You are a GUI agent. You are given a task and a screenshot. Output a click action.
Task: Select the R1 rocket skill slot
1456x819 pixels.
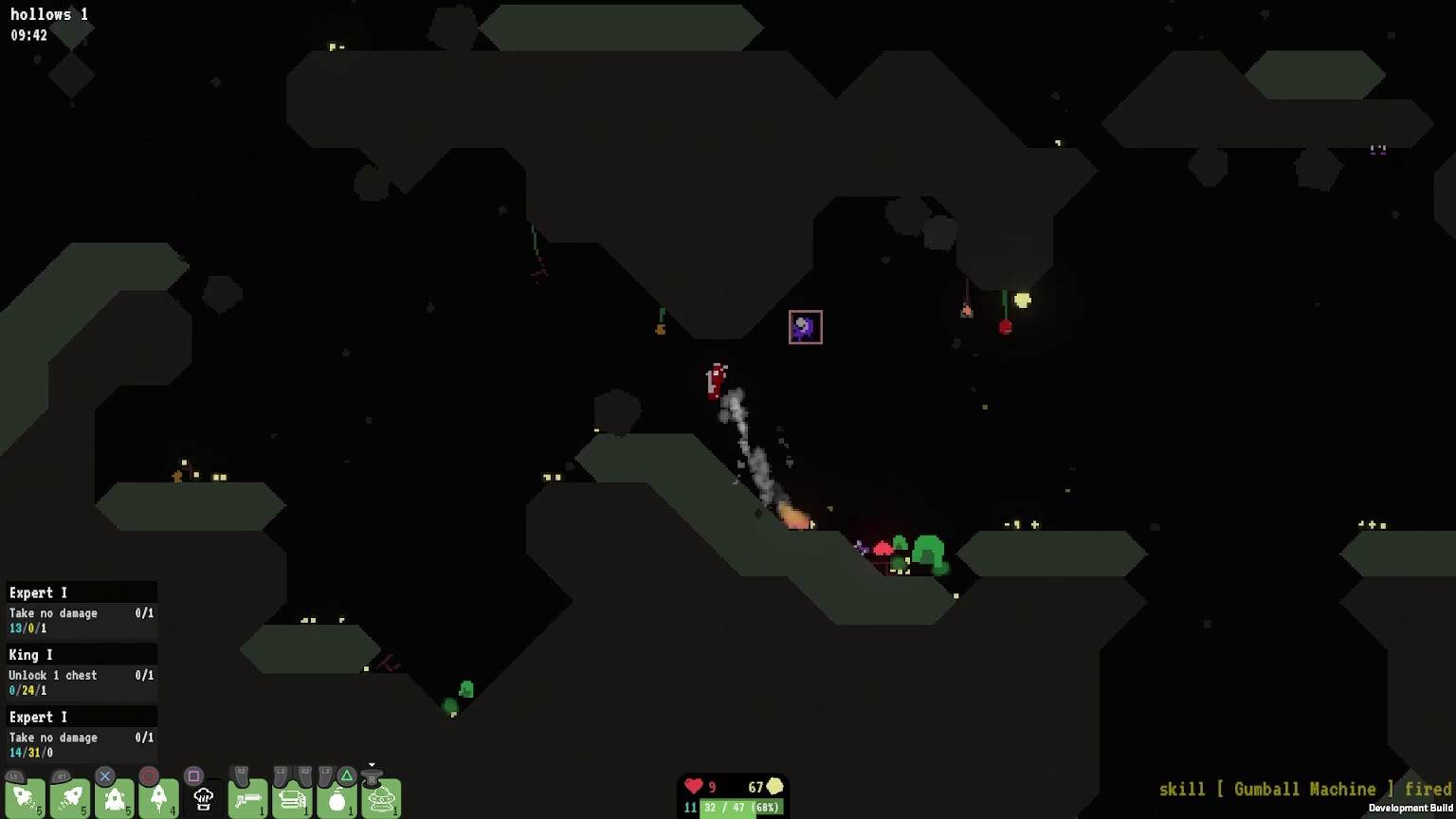(71, 798)
